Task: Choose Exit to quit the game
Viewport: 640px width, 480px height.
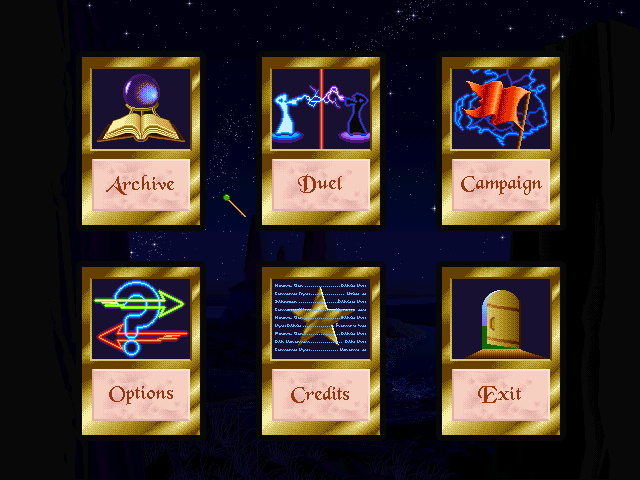Action: [501, 394]
